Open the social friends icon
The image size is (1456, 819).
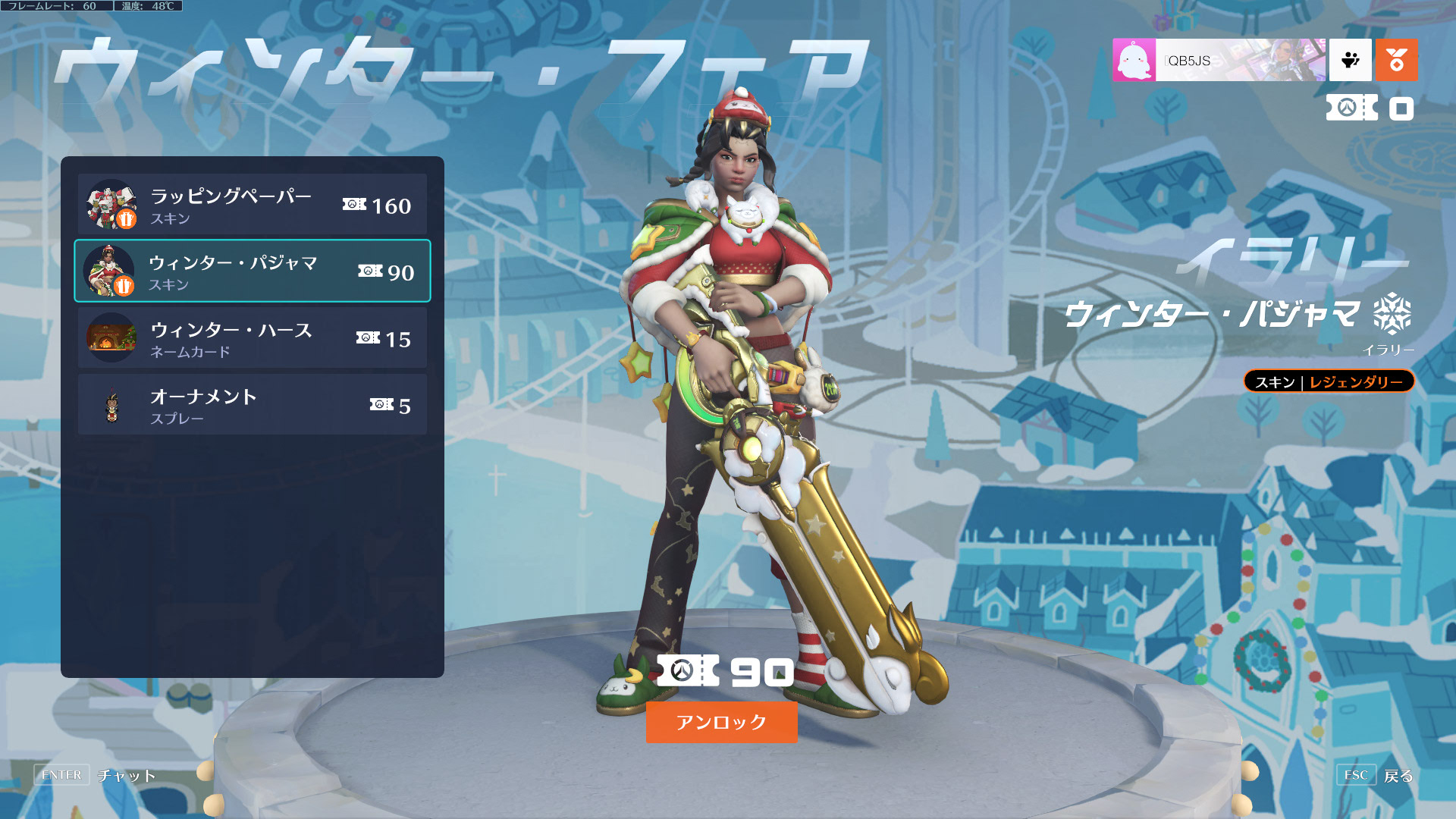[1351, 61]
